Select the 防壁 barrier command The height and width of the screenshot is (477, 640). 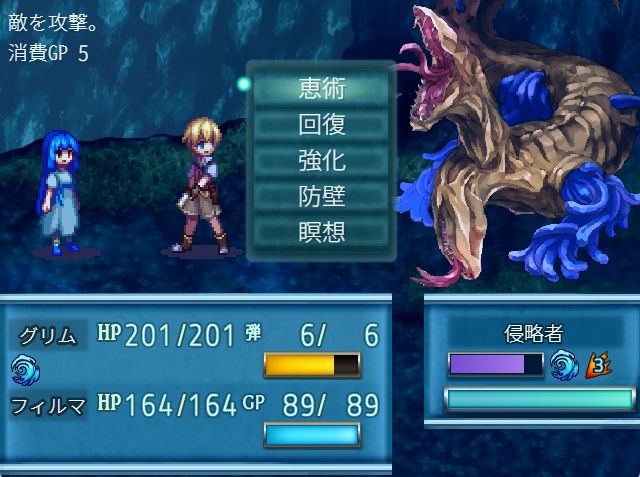321,196
